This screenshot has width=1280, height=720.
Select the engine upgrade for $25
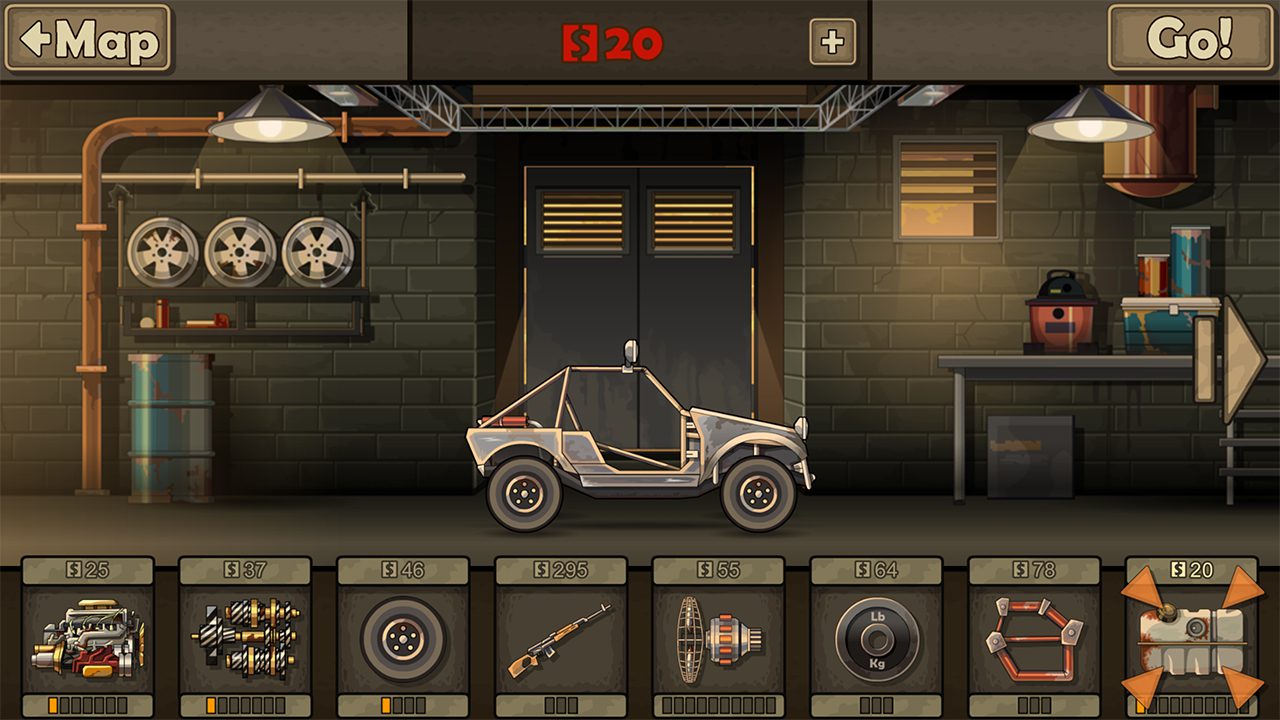pyautogui.click(x=88, y=638)
